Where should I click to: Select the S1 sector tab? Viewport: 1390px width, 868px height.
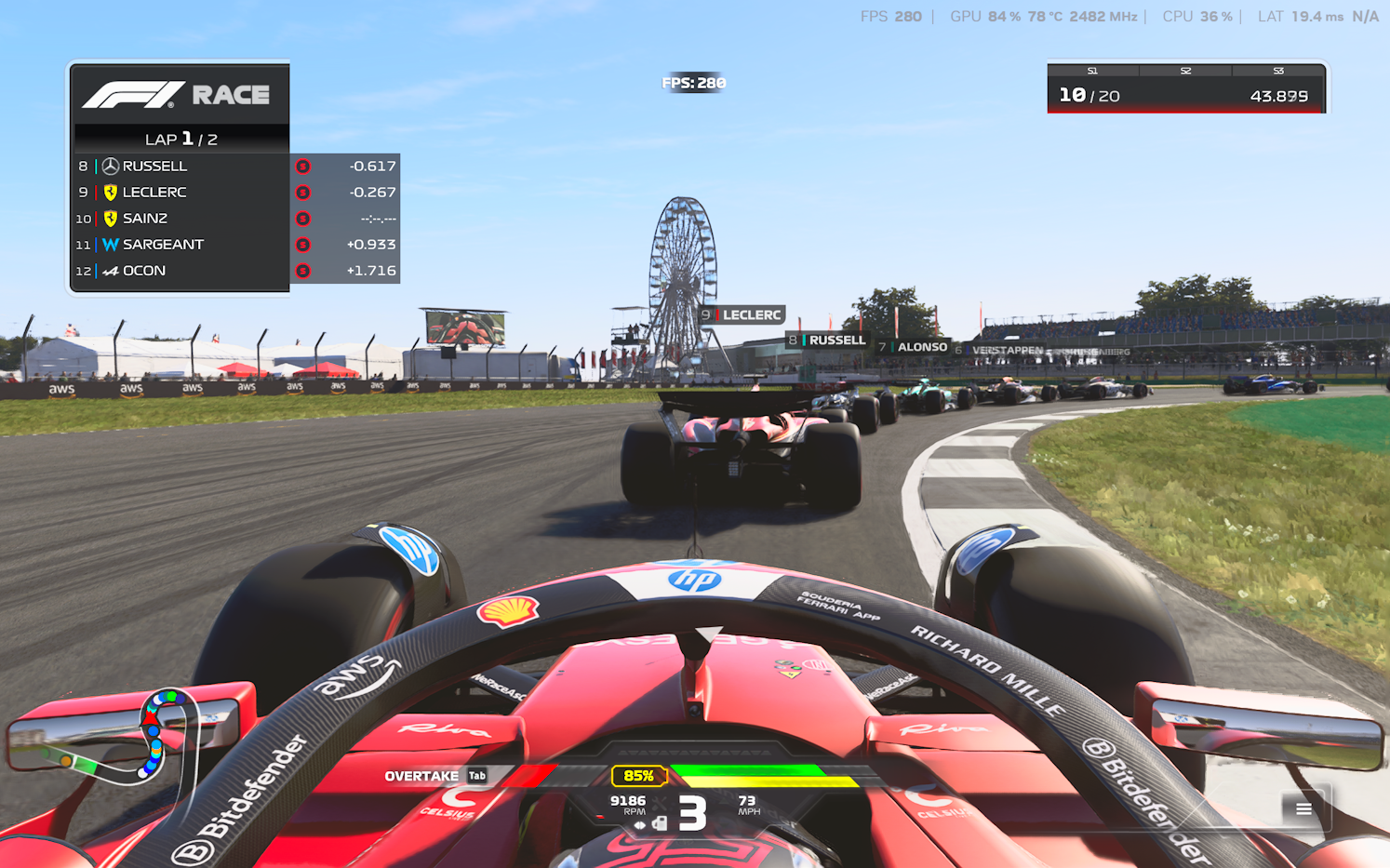point(1091,70)
